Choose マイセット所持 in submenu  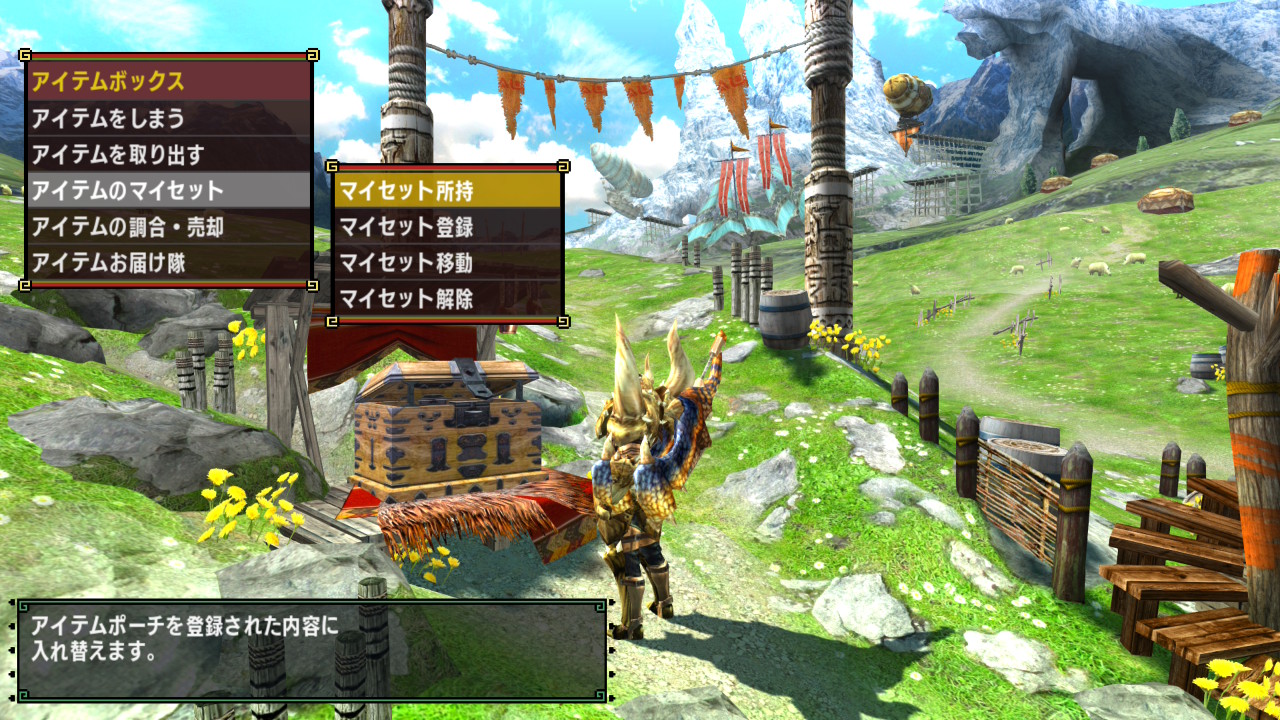pos(446,190)
